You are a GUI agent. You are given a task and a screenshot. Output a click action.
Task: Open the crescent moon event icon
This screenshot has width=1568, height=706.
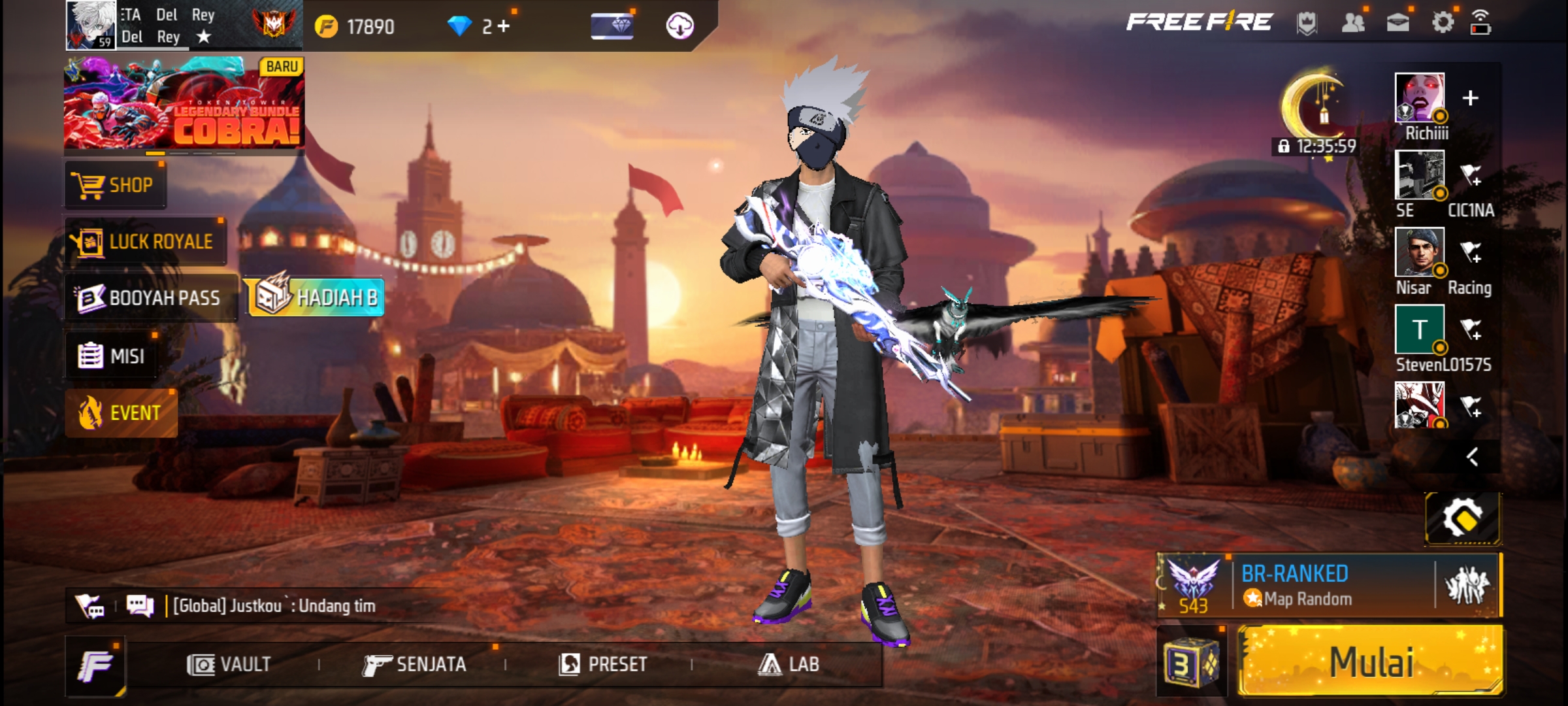(1315, 105)
